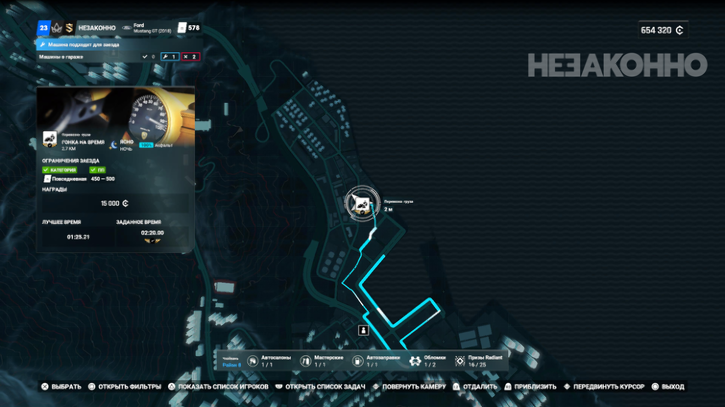Click the red-outlined garage cars counter
The height and width of the screenshot is (407, 725).
[190, 57]
